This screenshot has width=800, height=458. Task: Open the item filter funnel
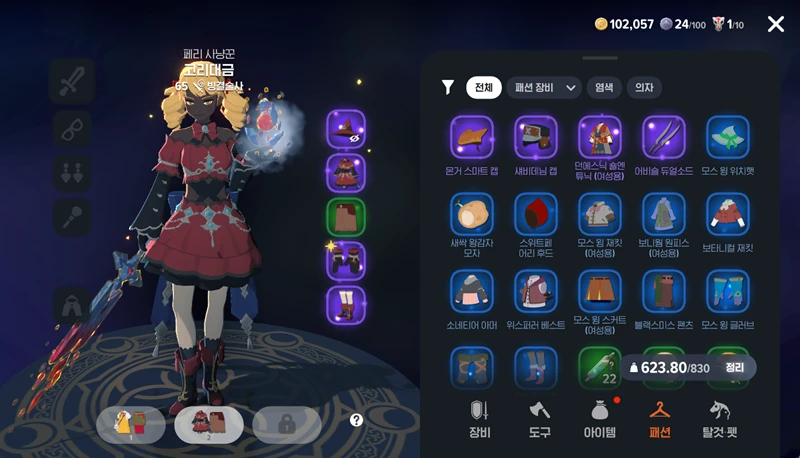(x=448, y=88)
